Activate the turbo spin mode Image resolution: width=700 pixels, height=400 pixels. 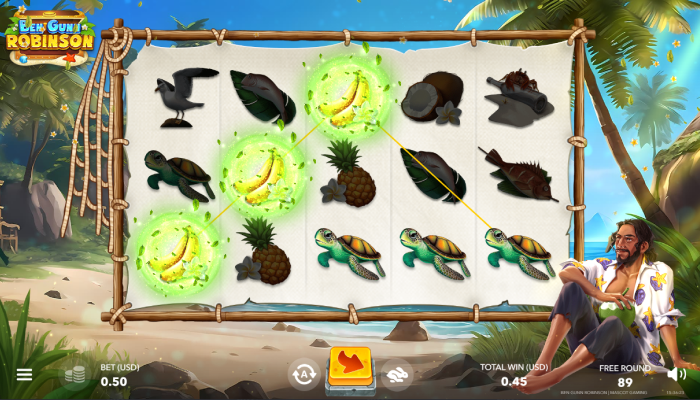point(396,374)
